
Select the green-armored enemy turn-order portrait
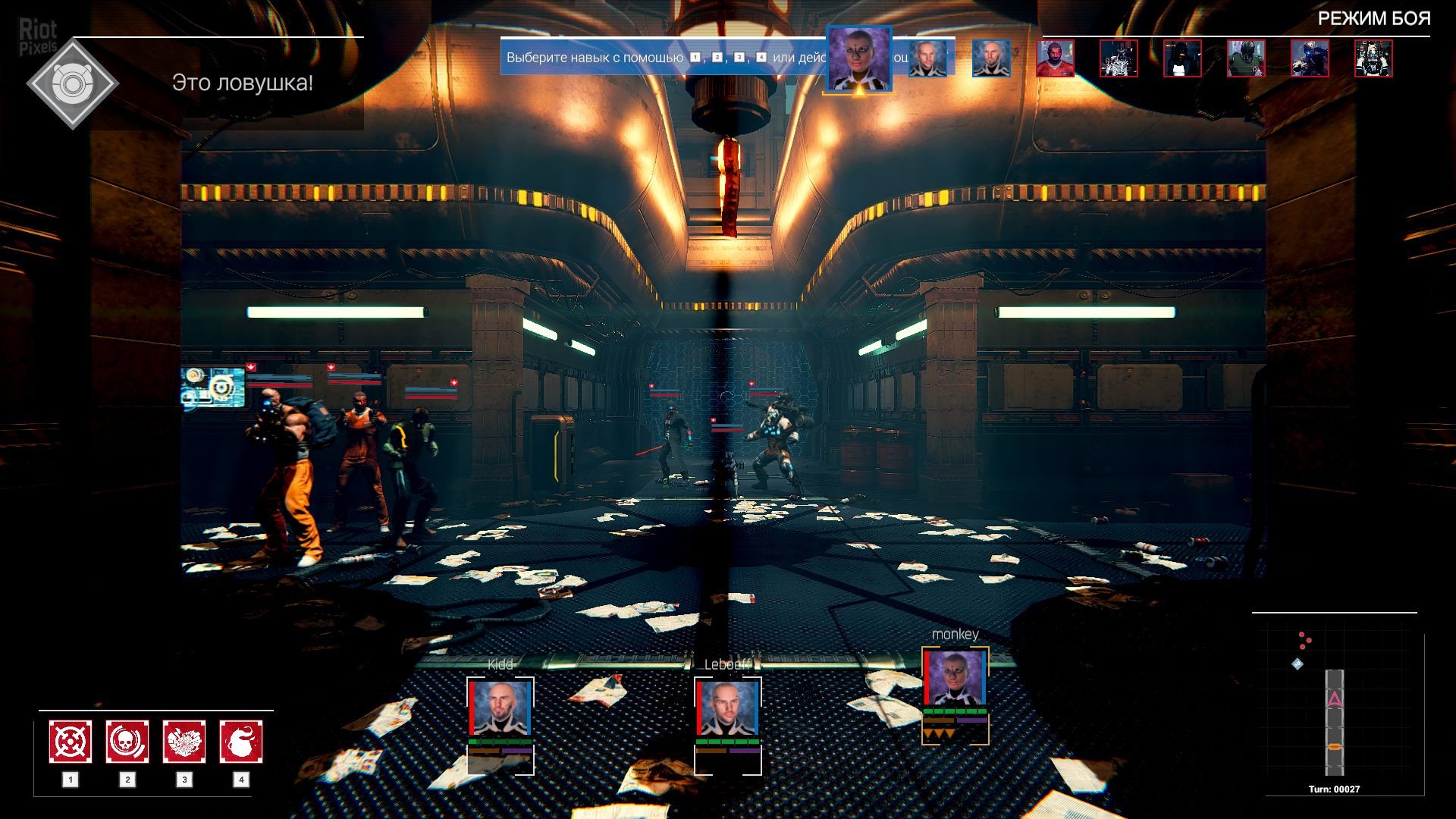pyautogui.click(x=1246, y=59)
